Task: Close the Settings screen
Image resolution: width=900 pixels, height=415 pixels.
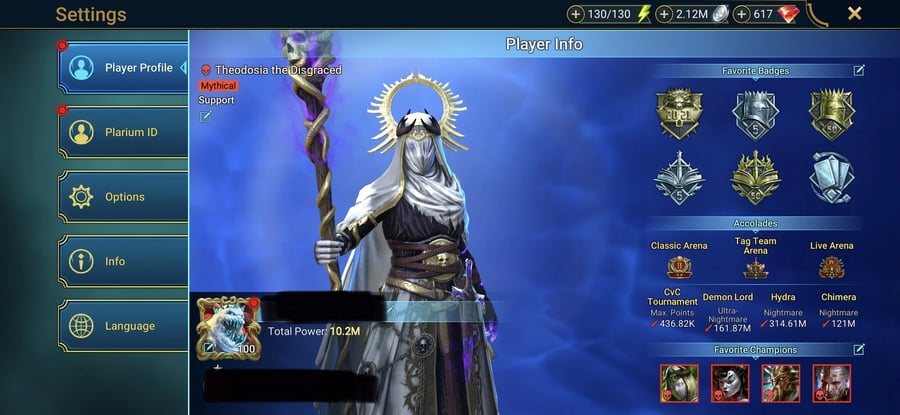Action: tap(855, 14)
